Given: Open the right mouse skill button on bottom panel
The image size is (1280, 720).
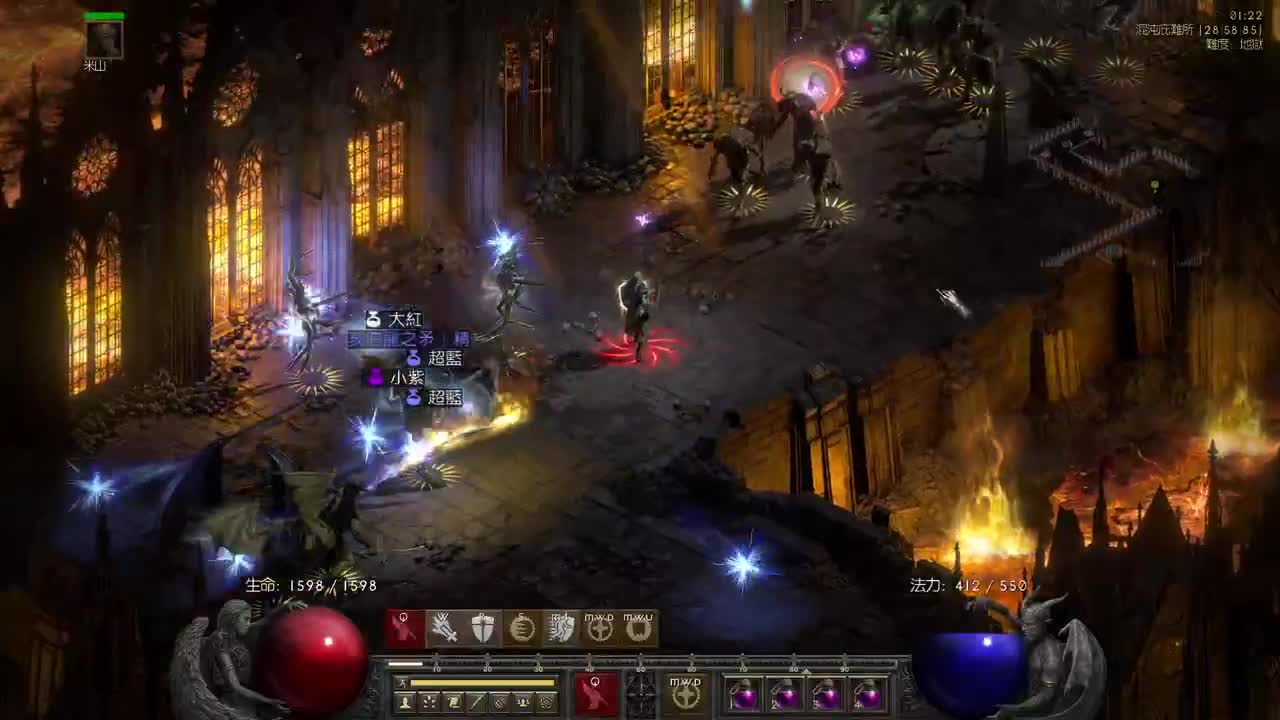Looking at the screenshot, I should 685,693.
